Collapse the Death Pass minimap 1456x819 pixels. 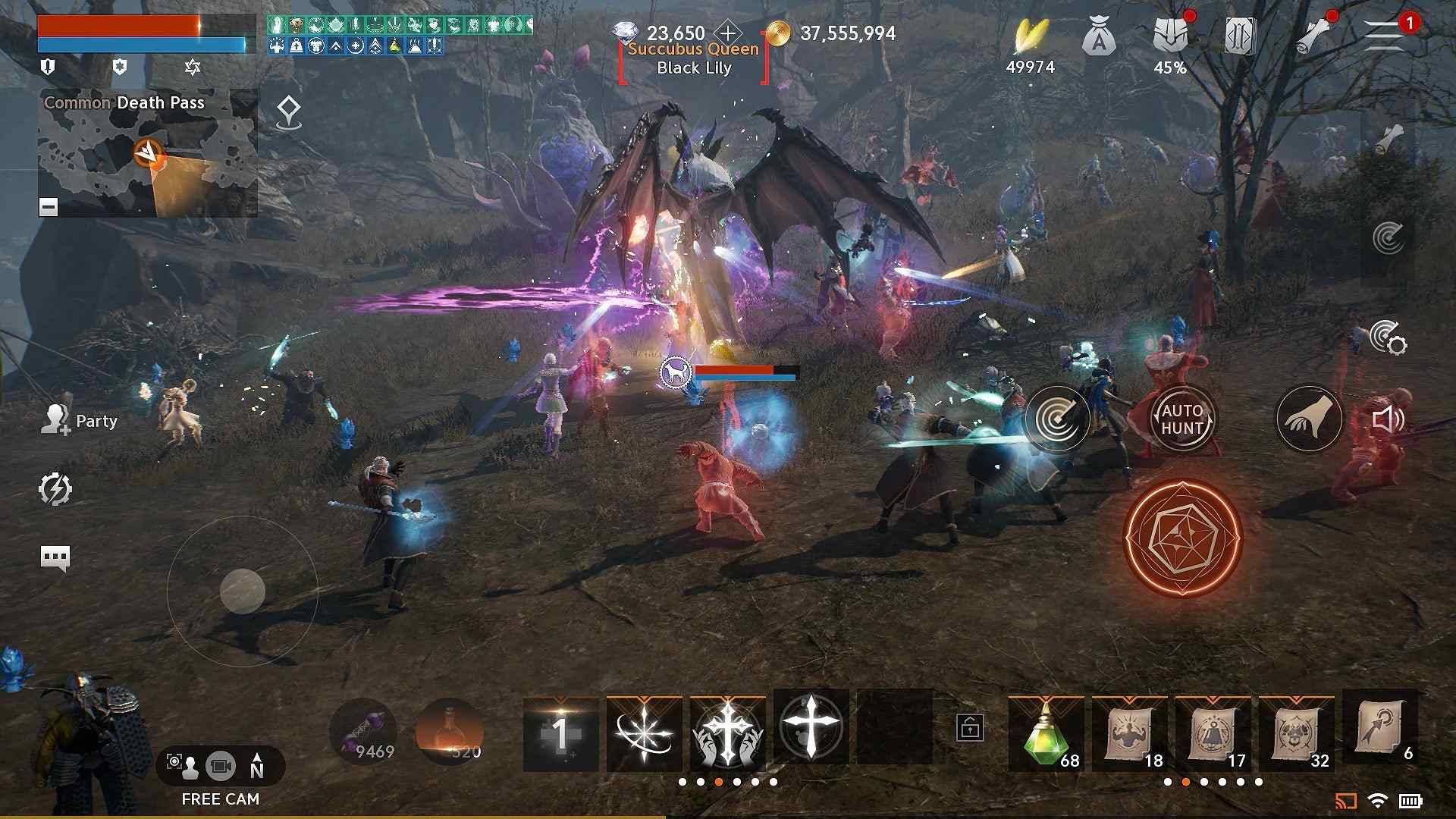[49, 206]
